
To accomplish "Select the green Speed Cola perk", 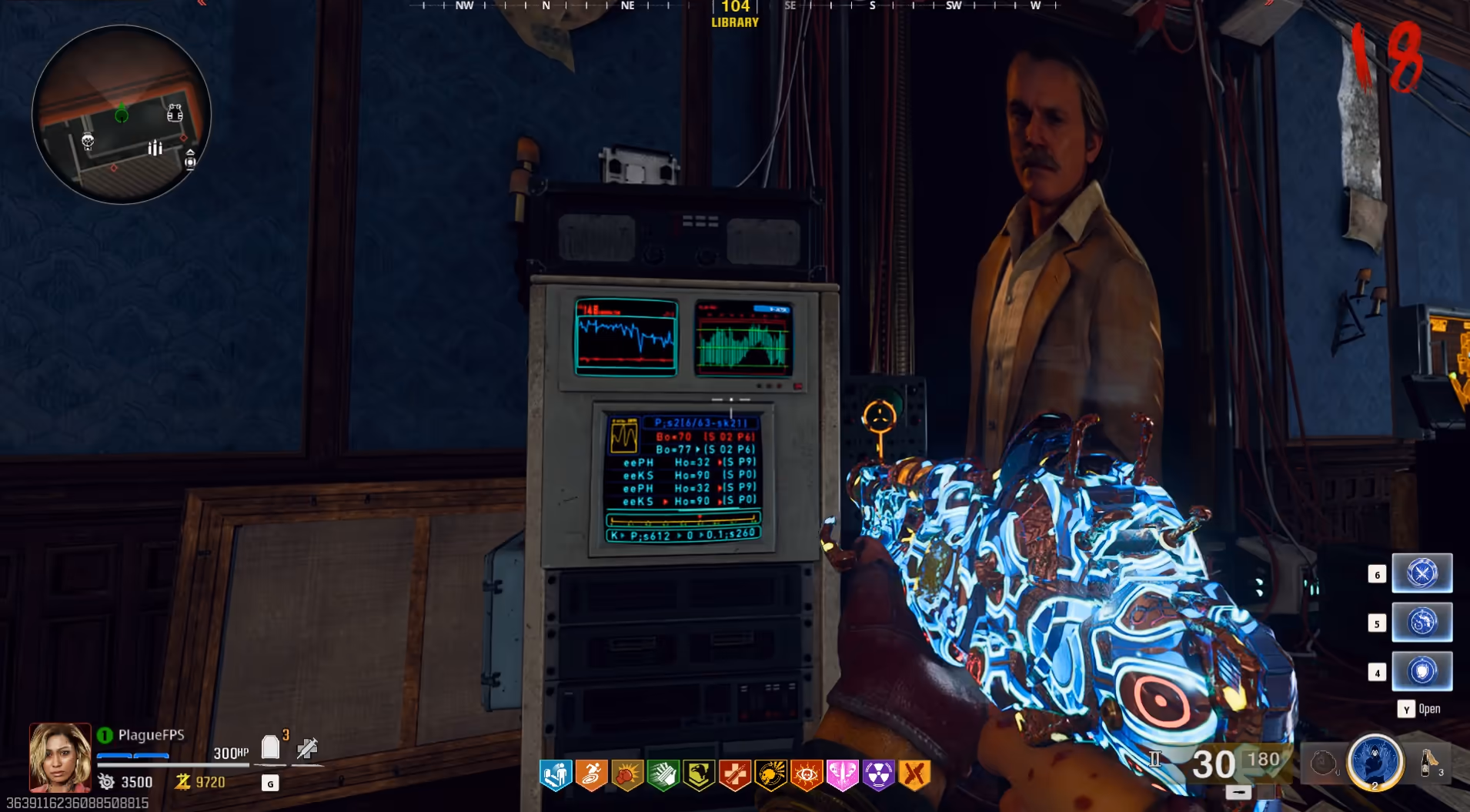I will click(663, 775).
